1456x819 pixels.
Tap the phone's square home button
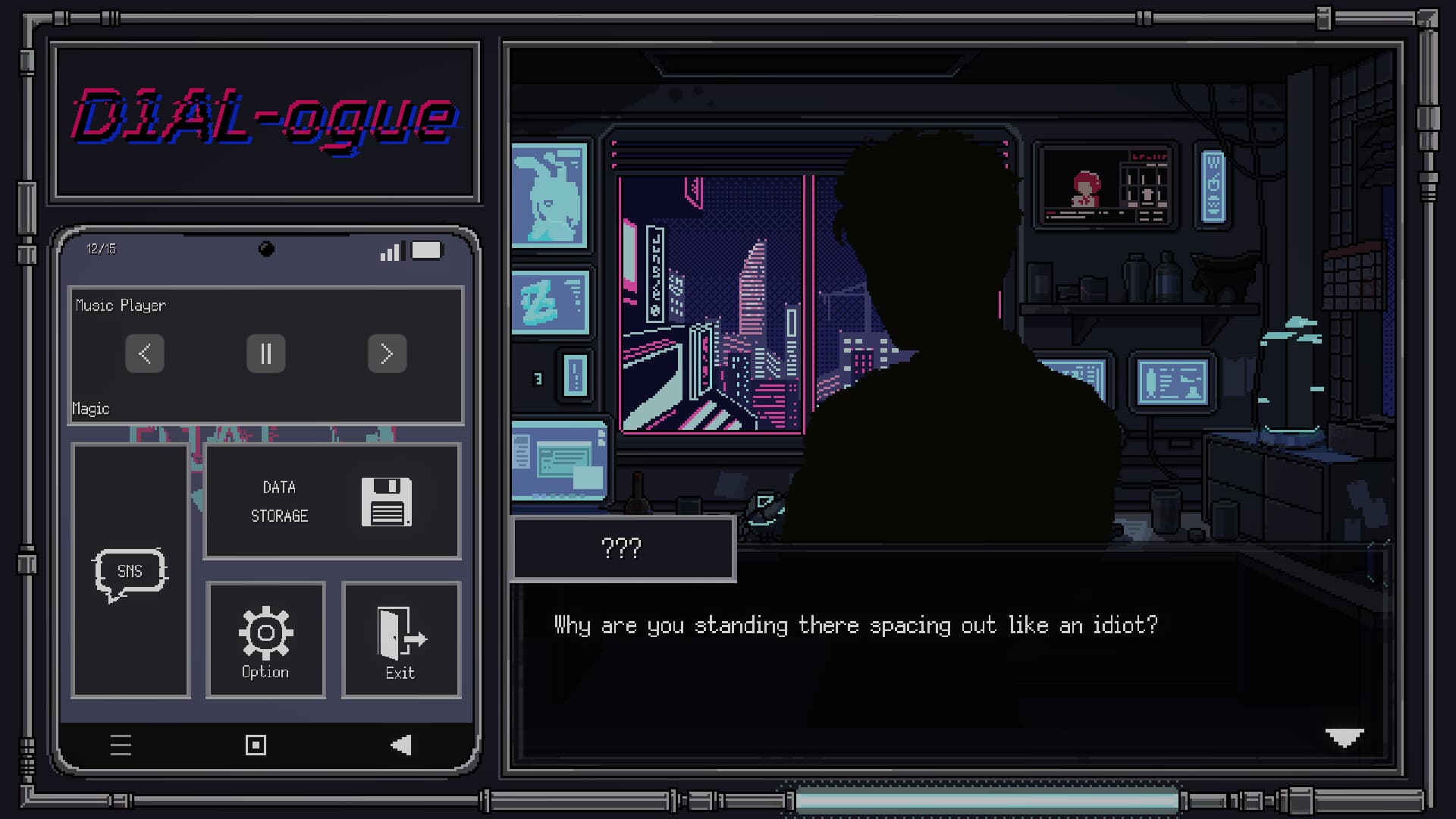(255, 745)
